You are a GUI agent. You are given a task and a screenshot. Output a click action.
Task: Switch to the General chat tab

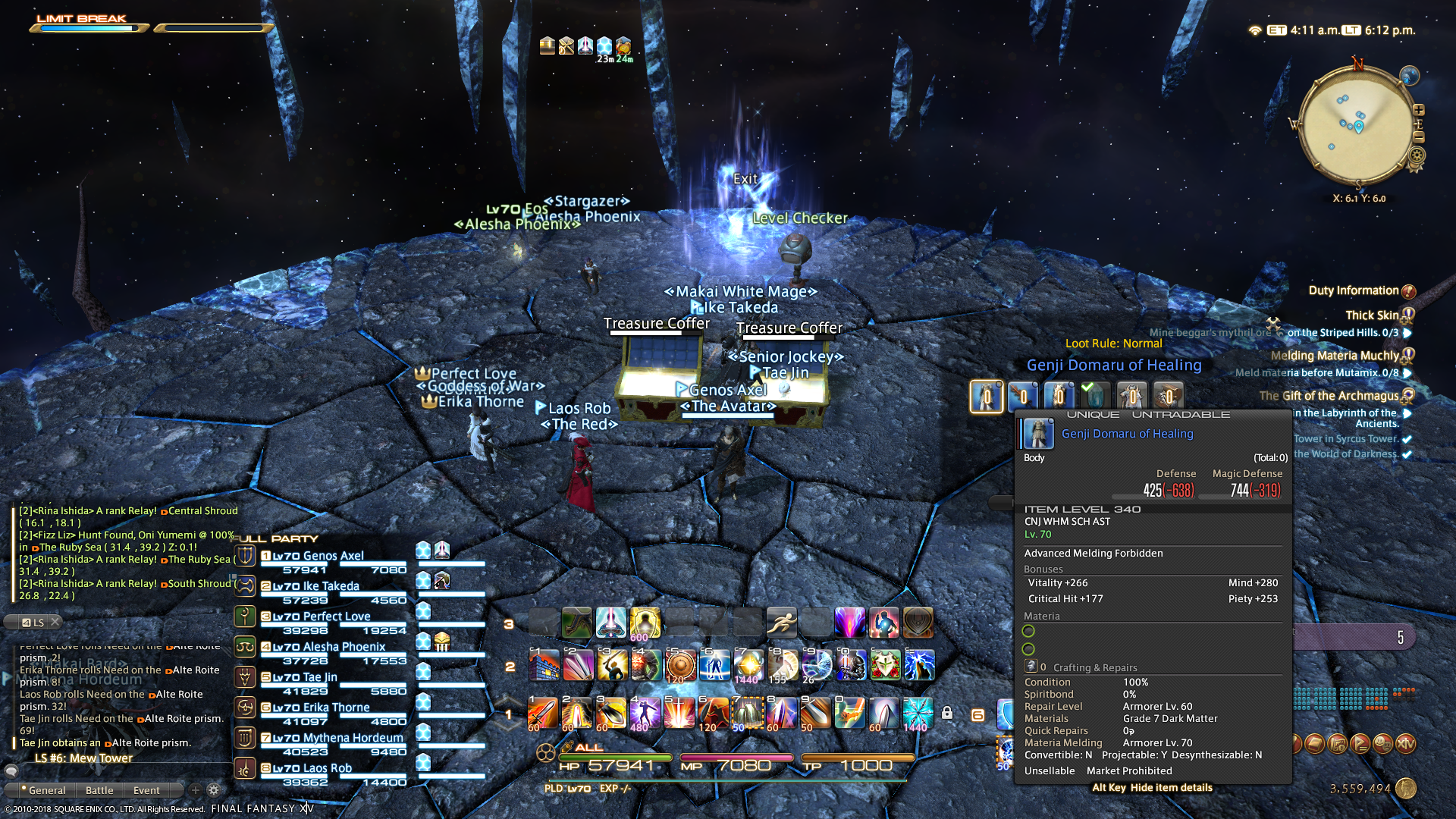46,790
